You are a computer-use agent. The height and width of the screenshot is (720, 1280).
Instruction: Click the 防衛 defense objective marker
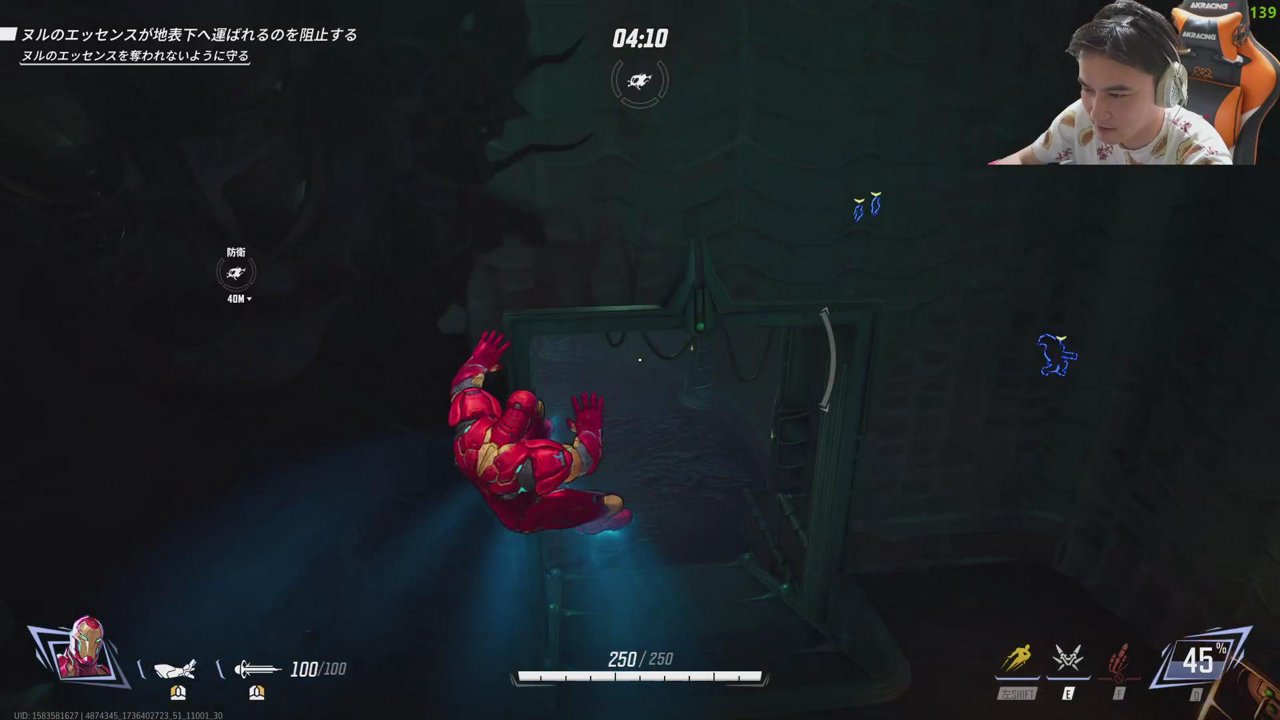[x=236, y=270]
